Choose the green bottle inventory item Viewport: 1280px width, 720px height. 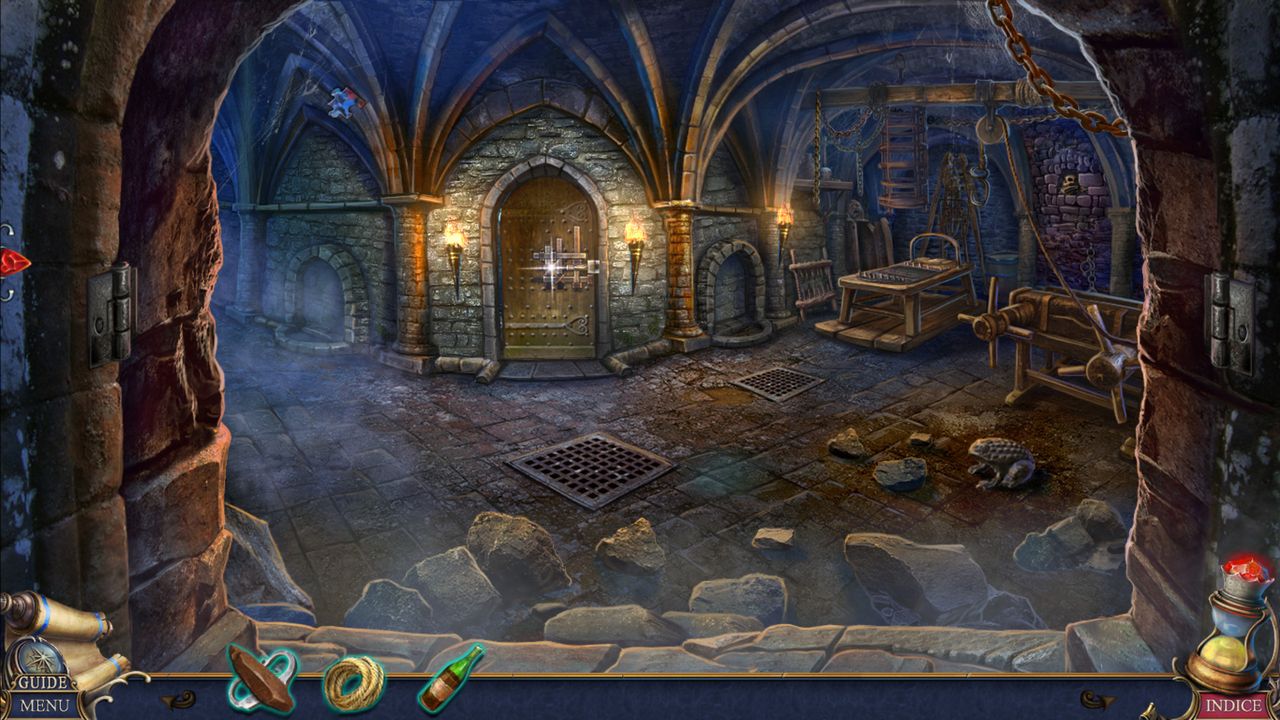[x=449, y=678]
